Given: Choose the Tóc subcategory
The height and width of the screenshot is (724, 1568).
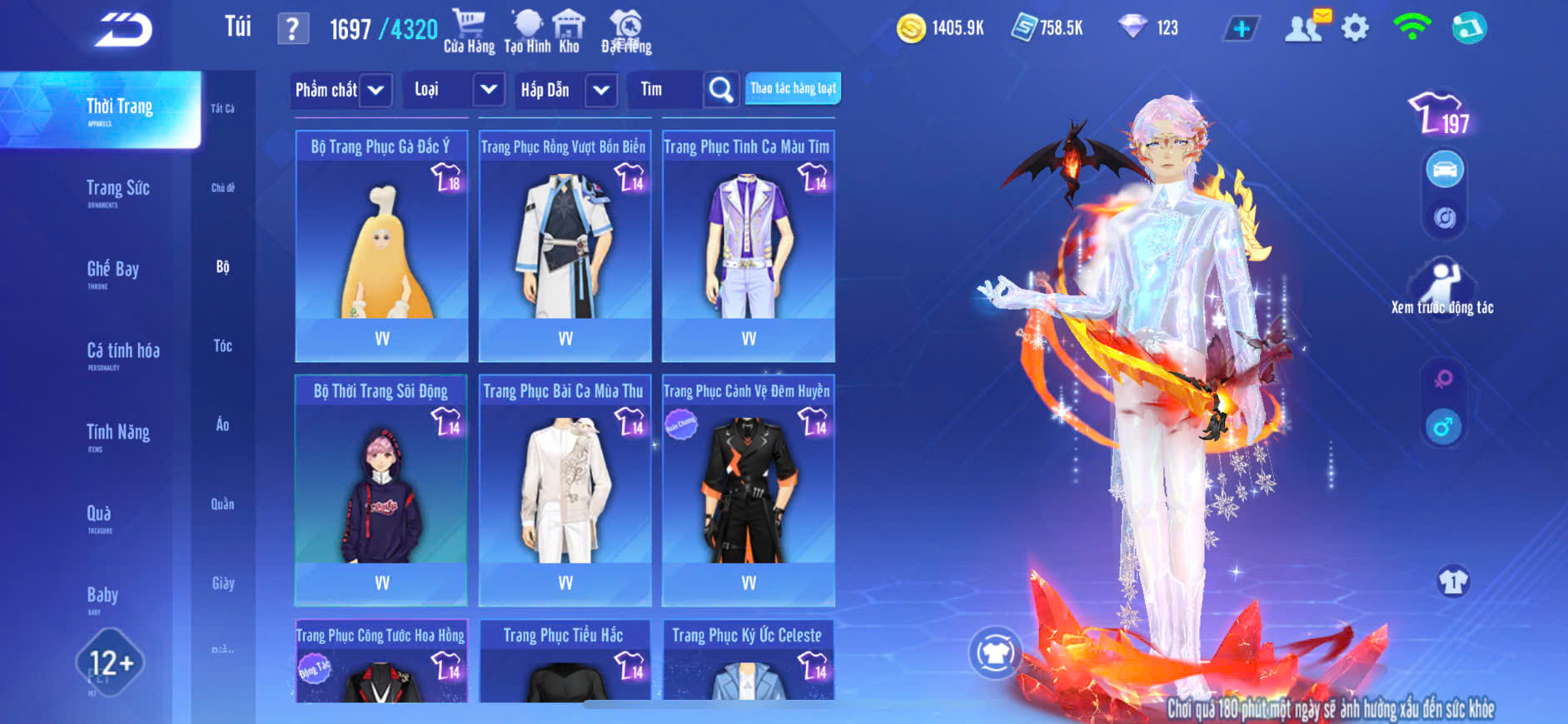Looking at the screenshot, I should (x=222, y=345).
